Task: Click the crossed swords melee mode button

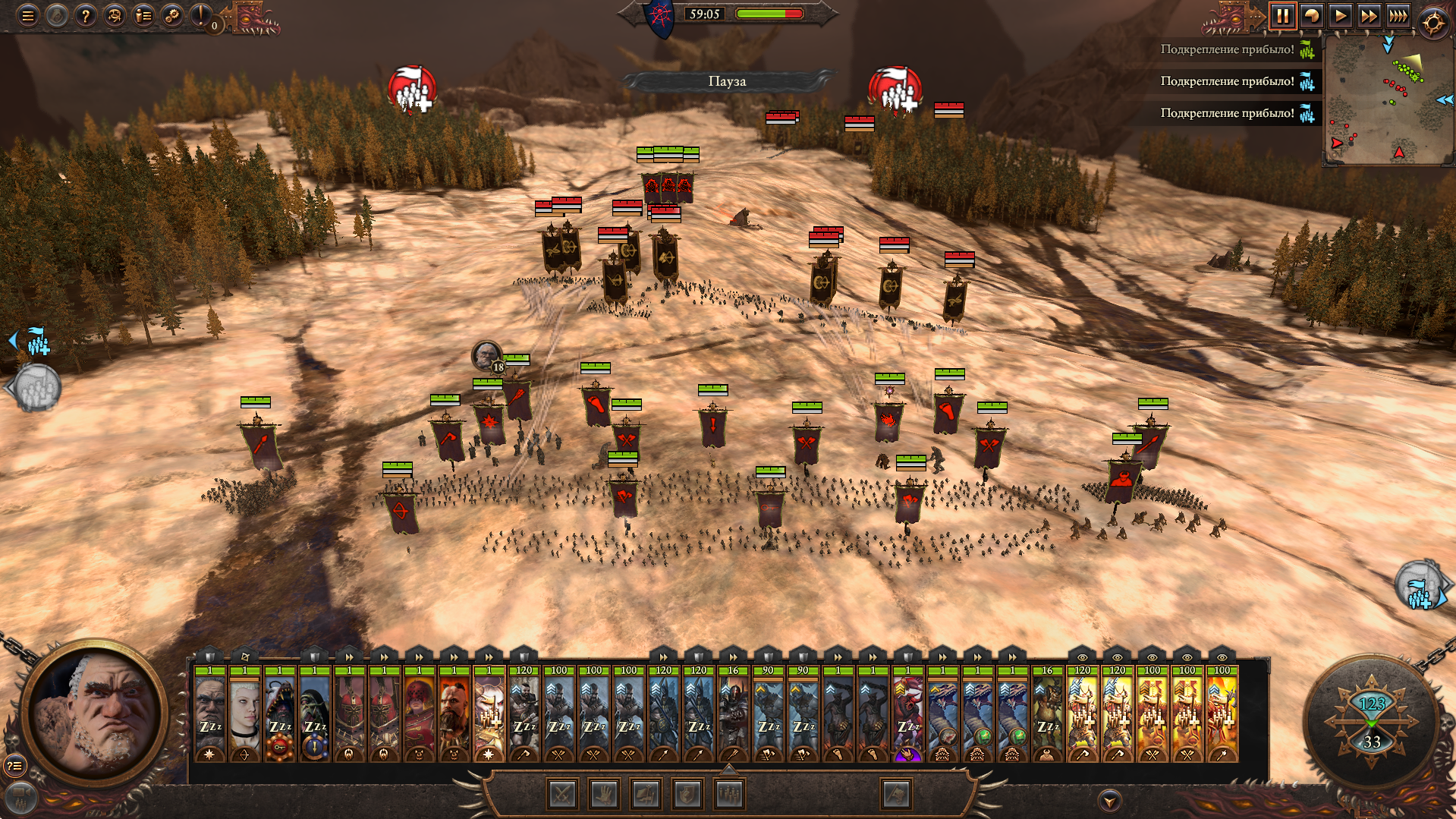Action: [562, 795]
